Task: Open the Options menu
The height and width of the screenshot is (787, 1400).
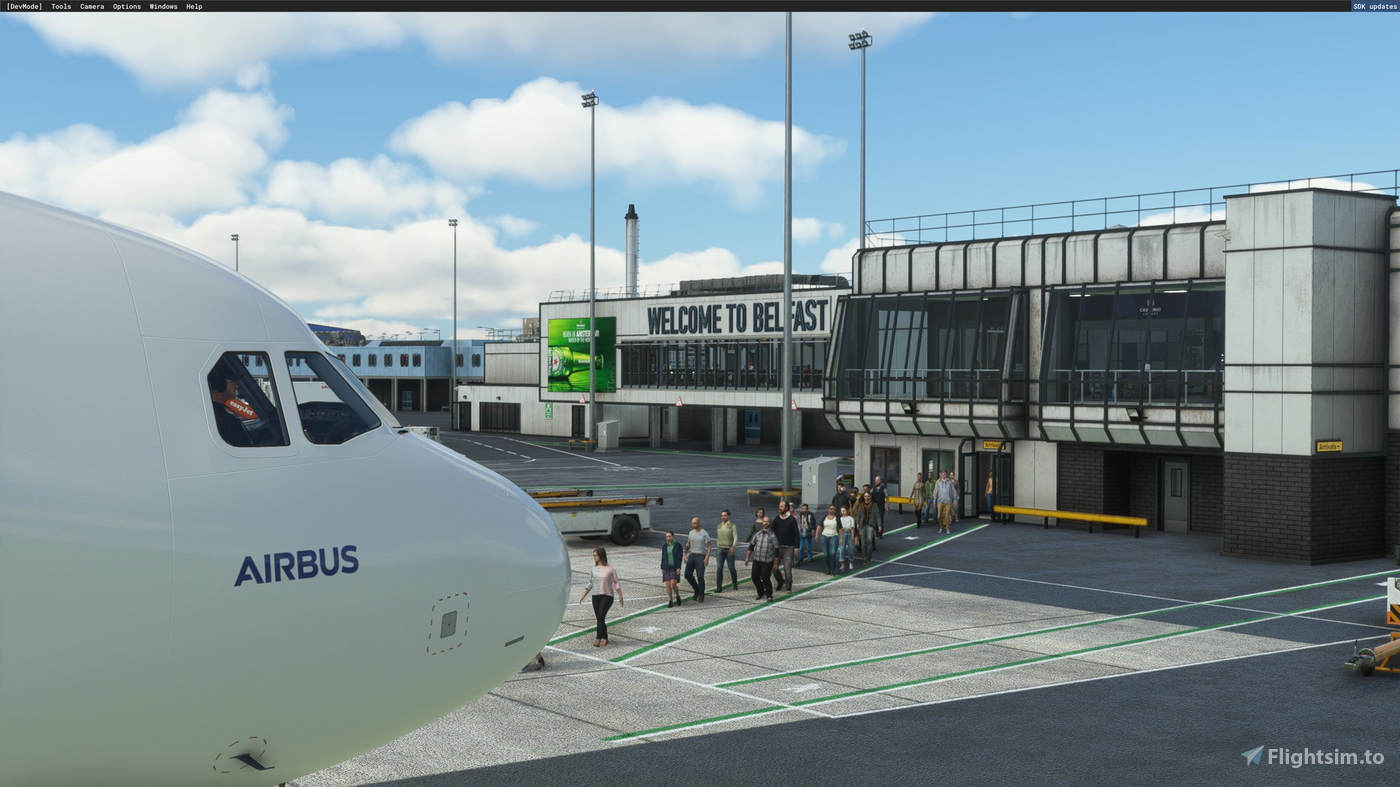Action: pyautogui.click(x=125, y=5)
